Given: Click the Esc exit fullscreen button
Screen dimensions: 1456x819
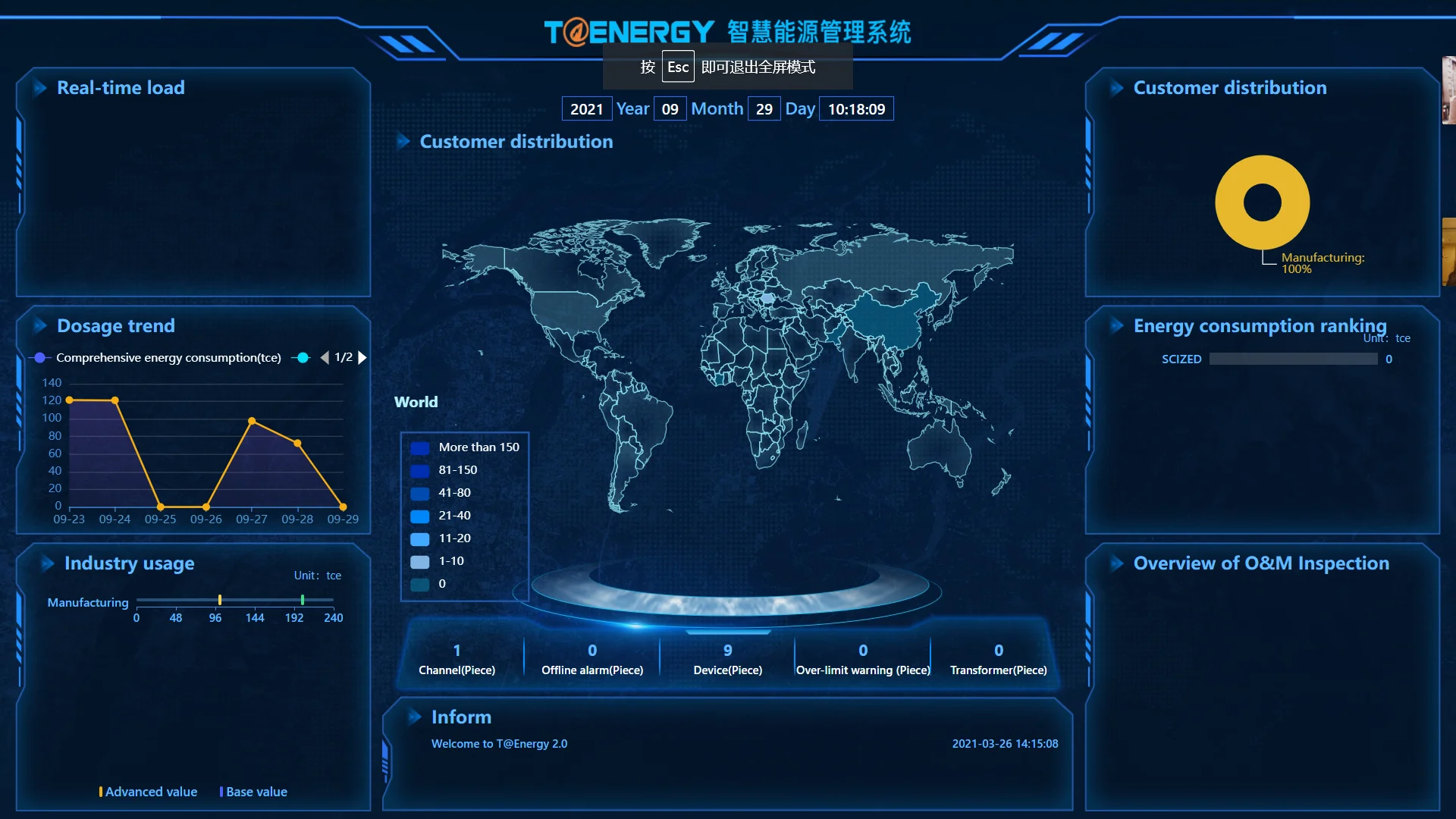Looking at the screenshot, I should (x=677, y=66).
